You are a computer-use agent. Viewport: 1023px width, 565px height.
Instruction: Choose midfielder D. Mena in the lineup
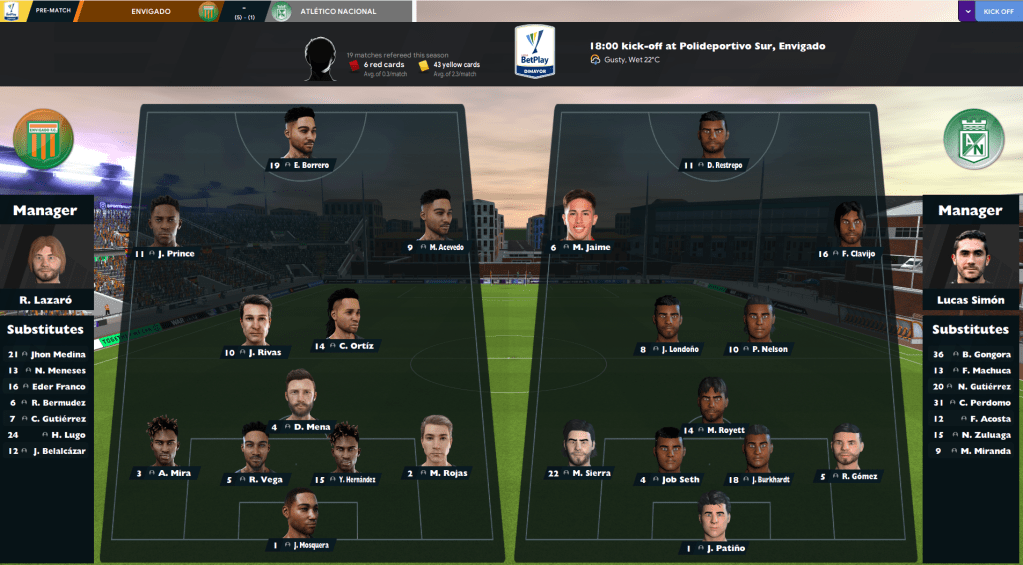(300, 397)
